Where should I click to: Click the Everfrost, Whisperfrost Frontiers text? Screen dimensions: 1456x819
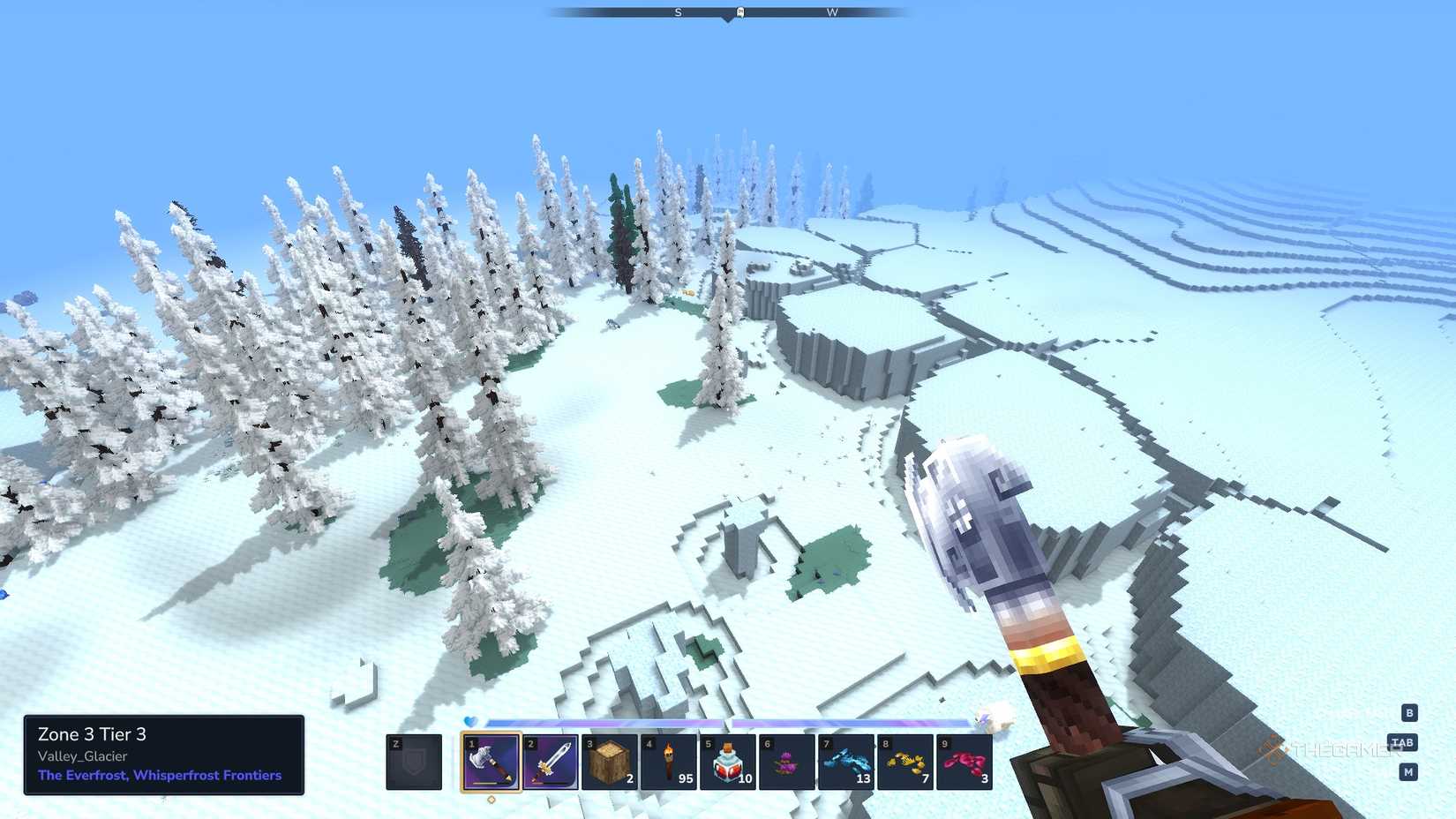pos(159,775)
